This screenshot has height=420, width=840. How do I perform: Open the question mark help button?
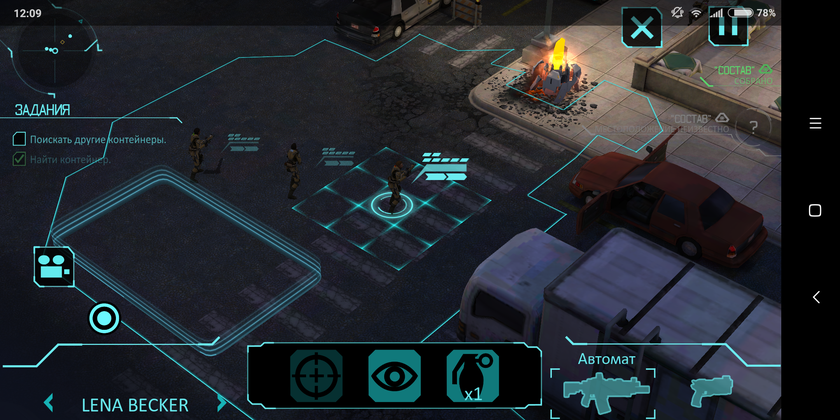[x=752, y=127]
